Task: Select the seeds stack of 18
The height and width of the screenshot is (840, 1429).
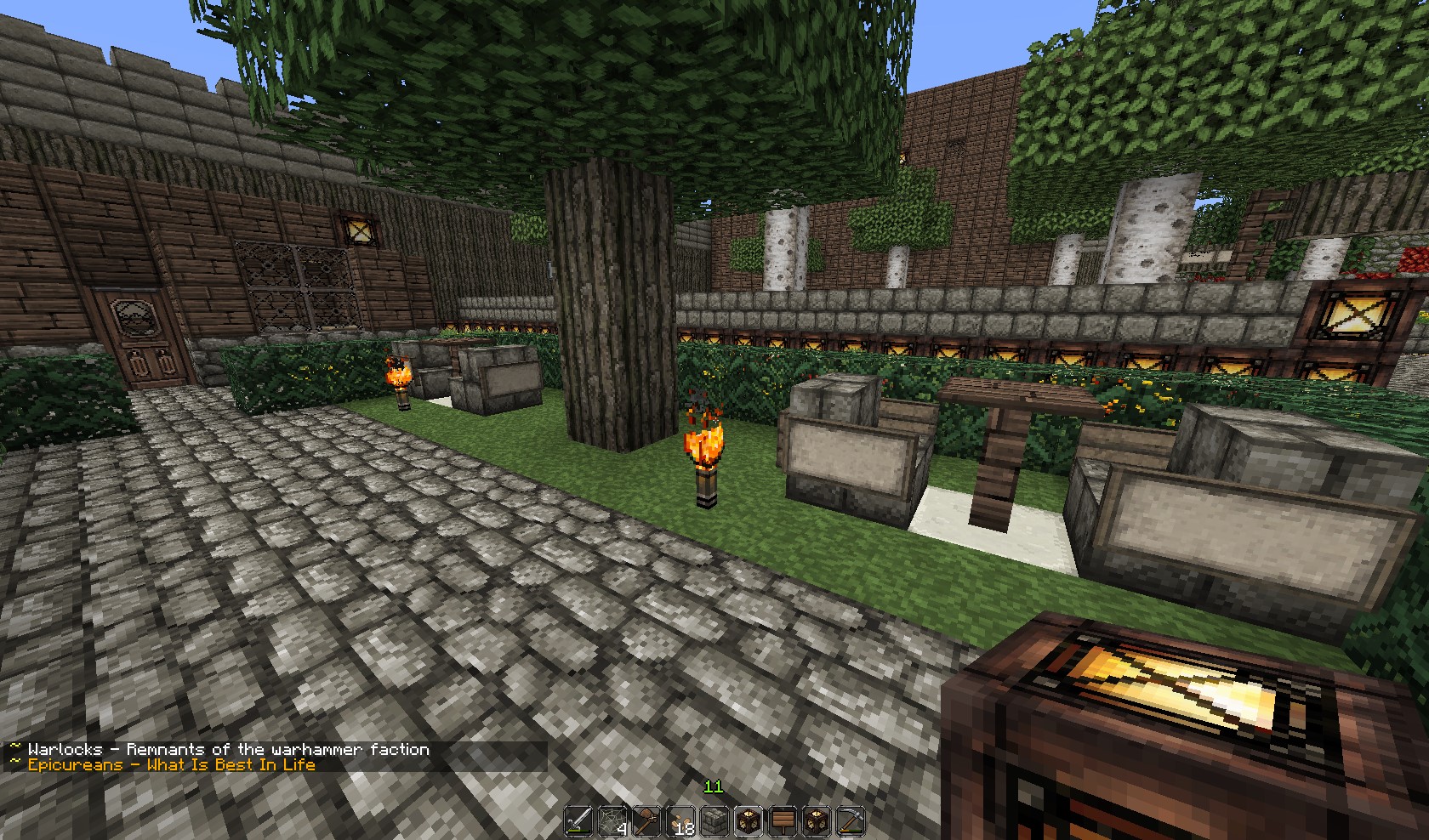Action: [681, 822]
